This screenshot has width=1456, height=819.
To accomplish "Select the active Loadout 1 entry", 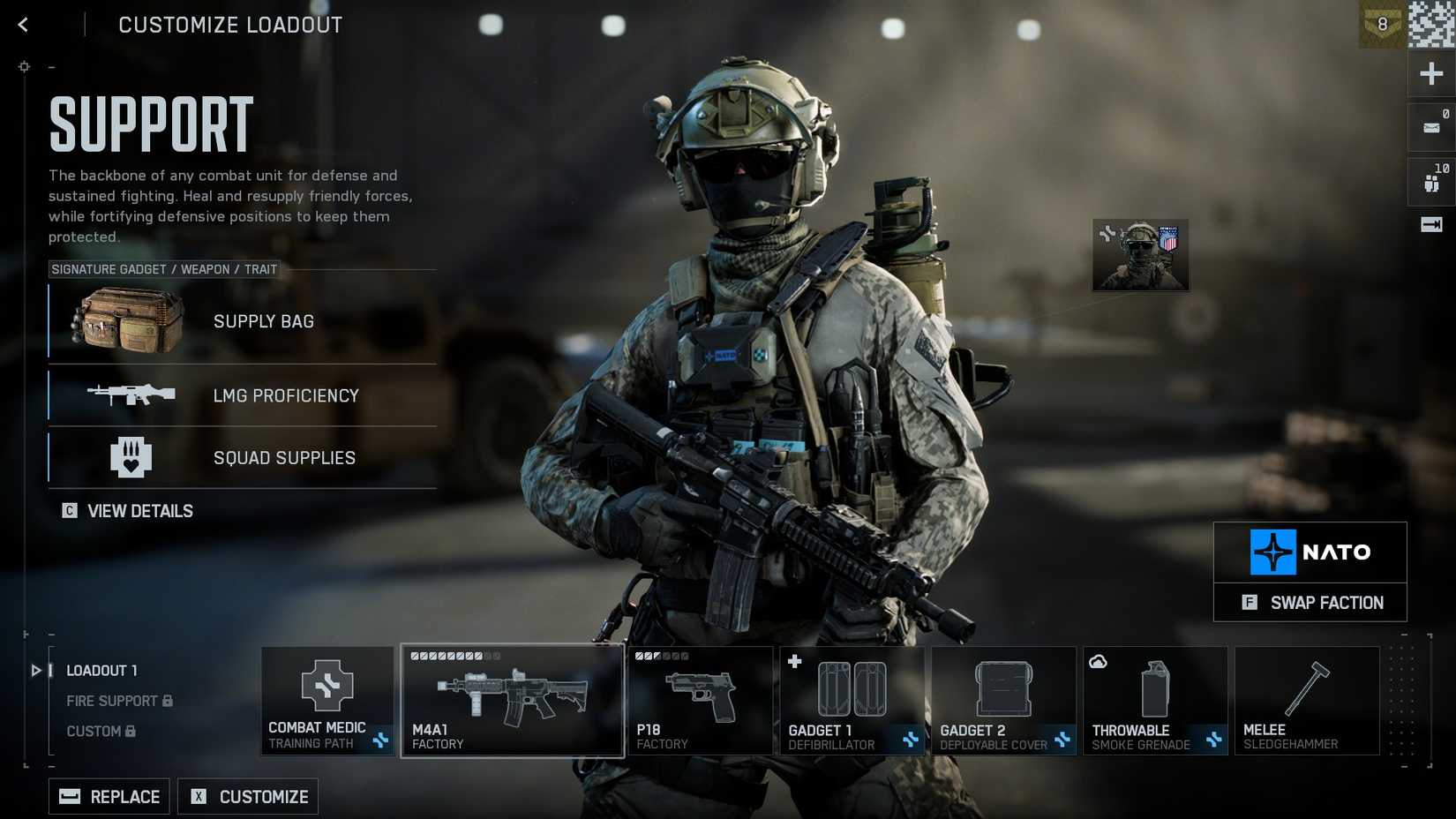I will click(101, 671).
